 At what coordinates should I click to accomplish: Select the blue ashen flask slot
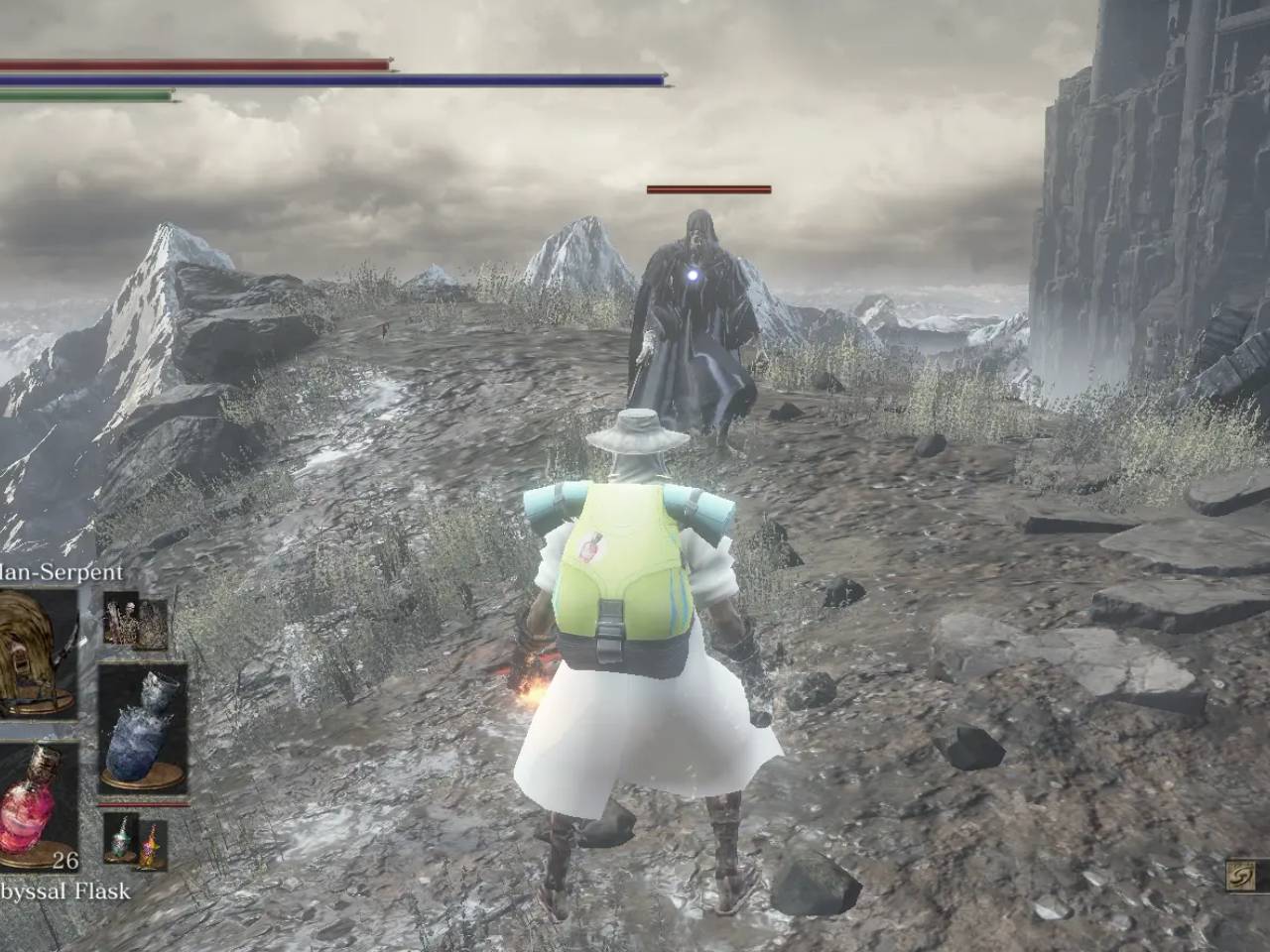point(143,728)
